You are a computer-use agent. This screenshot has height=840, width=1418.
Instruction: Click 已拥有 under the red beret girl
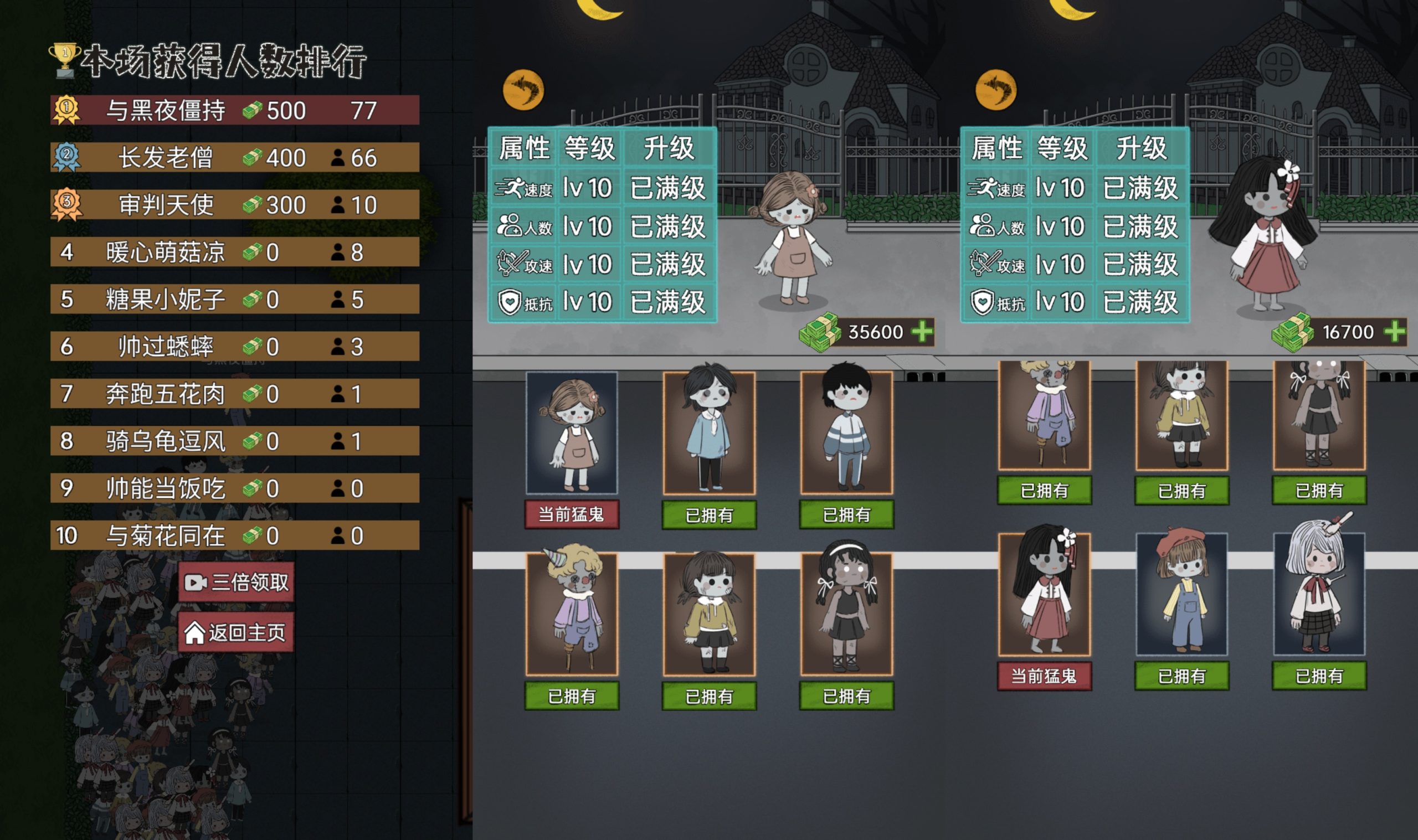tap(1182, 676)
